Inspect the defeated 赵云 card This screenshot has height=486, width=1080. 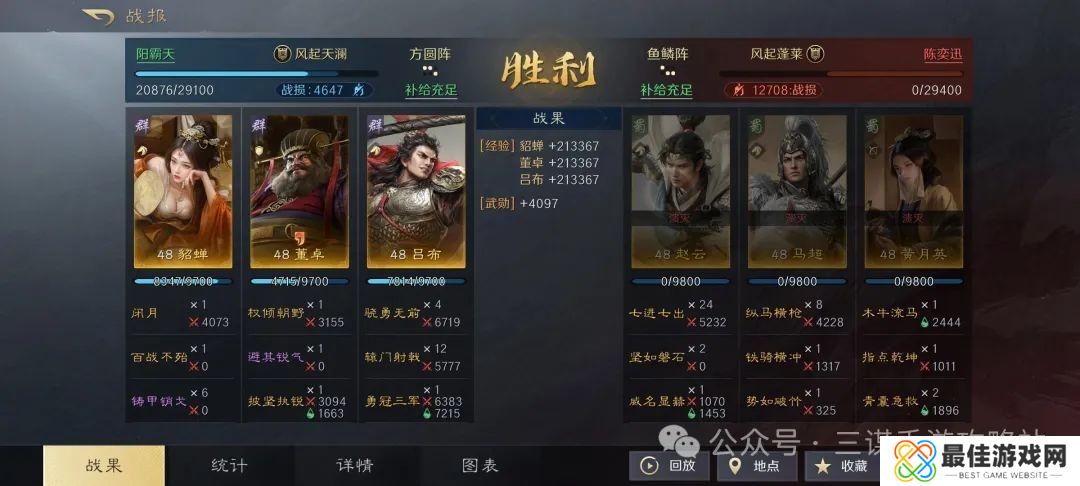[680, 191]
